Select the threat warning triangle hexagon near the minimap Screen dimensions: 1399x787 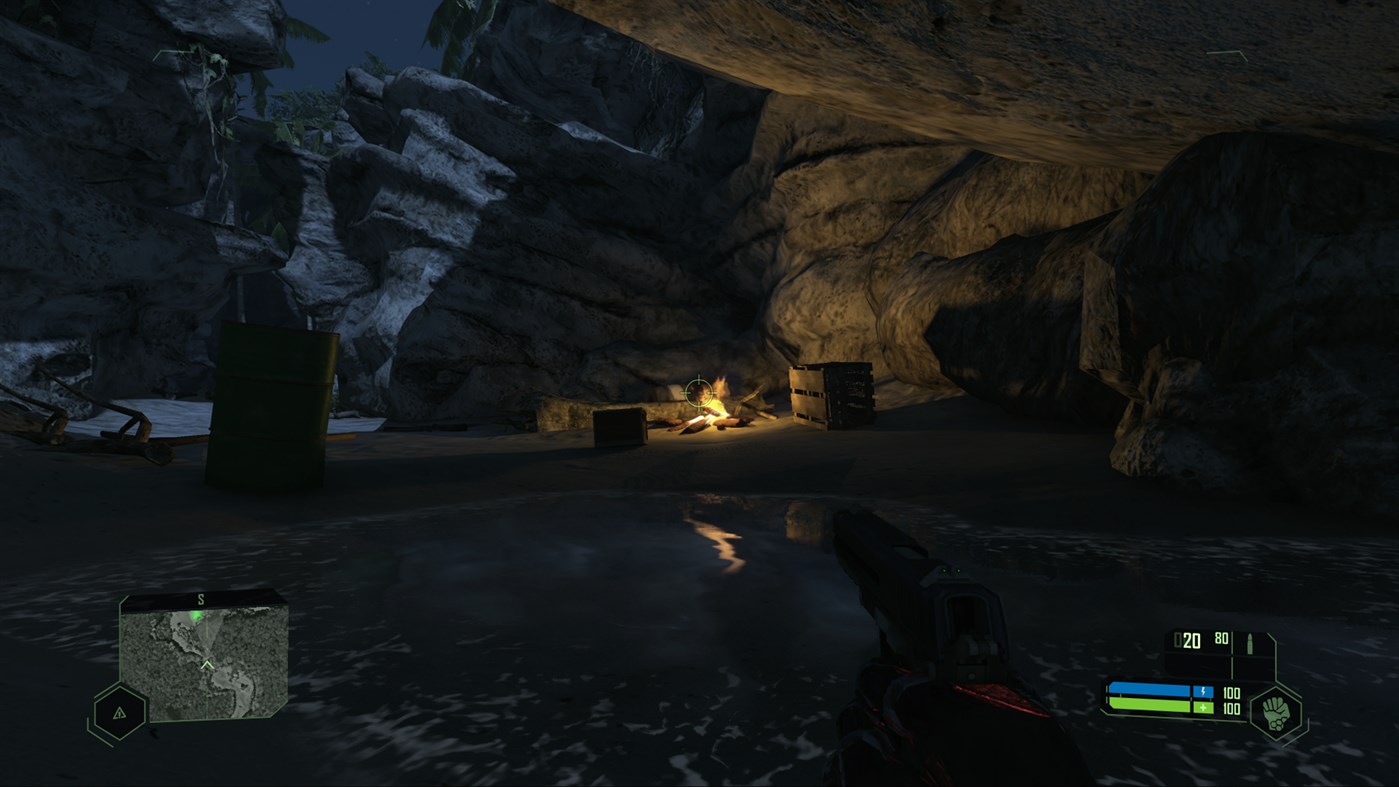tap(119, 713)
